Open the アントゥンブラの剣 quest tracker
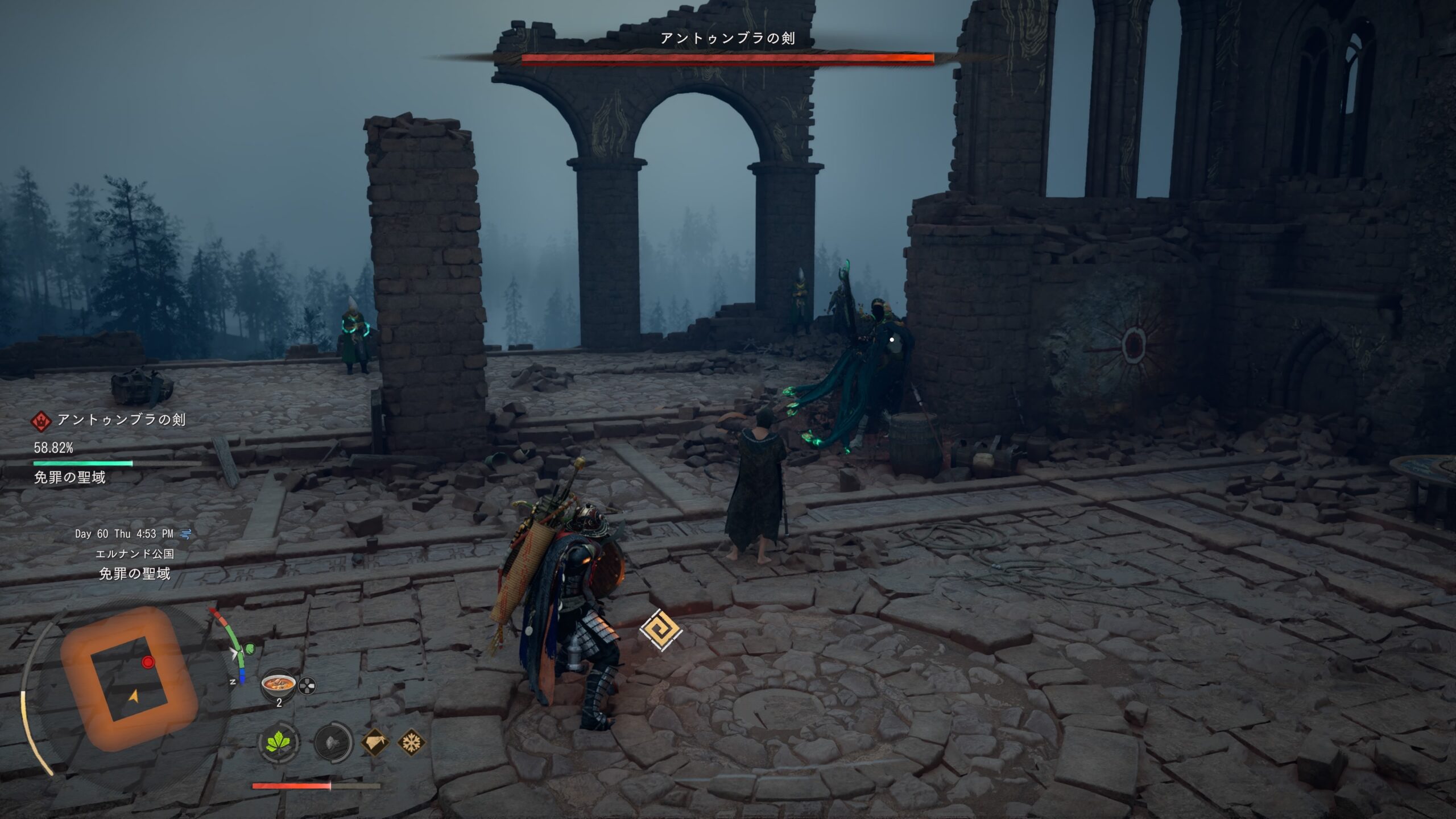The image size is (1456, 819). 121,420
